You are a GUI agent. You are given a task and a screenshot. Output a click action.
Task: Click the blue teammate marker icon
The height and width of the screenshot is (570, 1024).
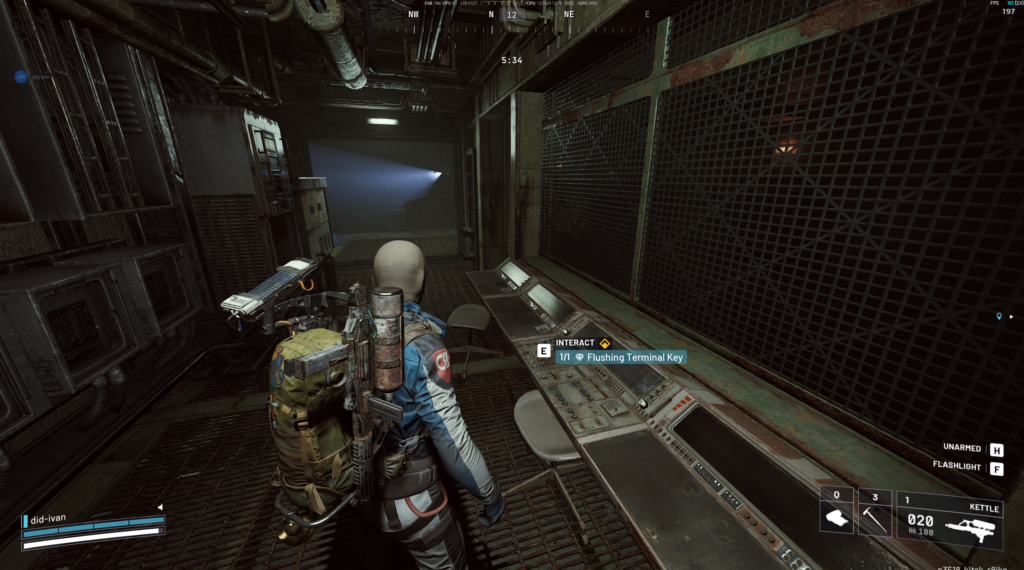click(20, 76)
